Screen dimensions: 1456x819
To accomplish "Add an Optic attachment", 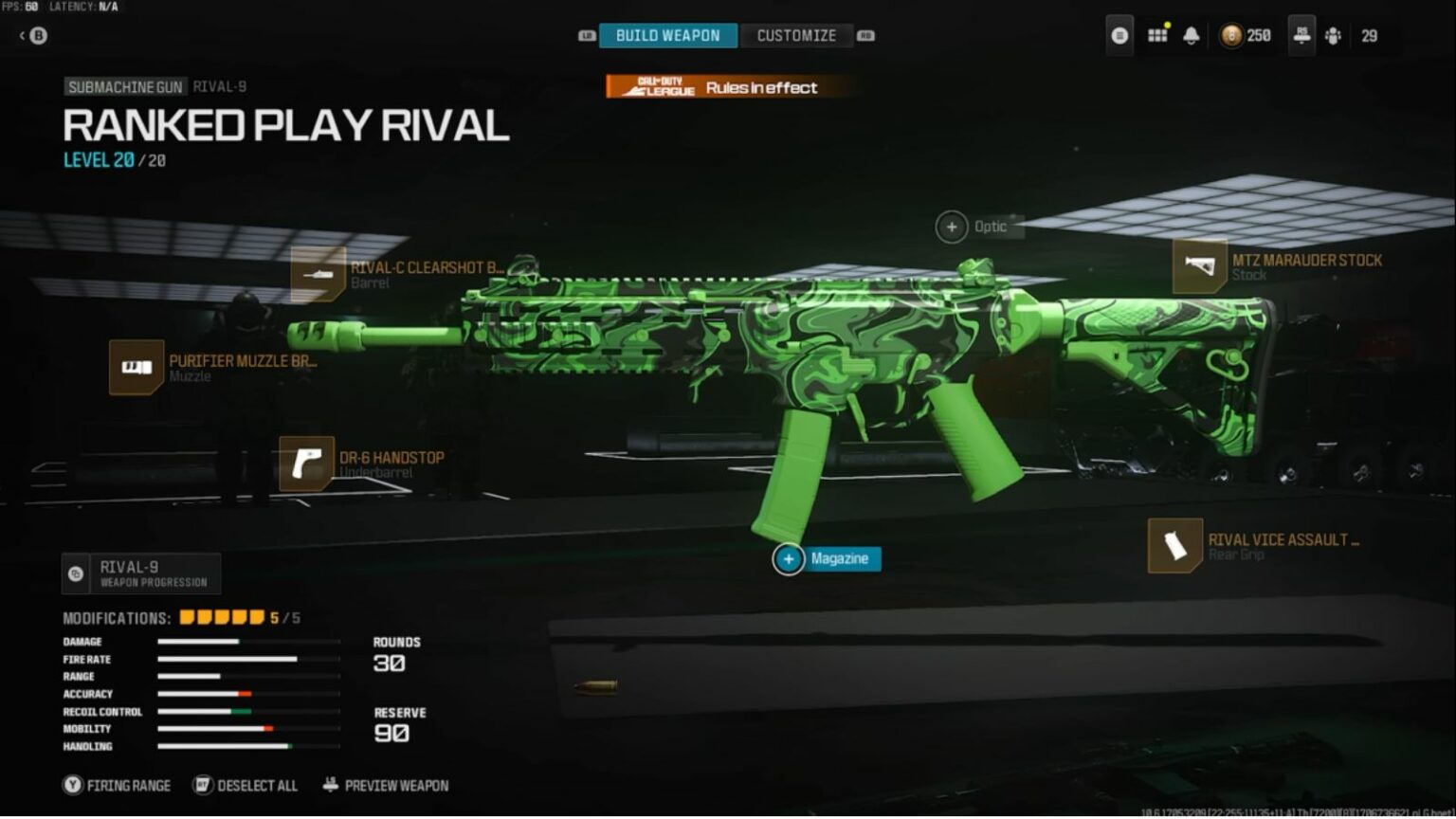I will (952, 227).
